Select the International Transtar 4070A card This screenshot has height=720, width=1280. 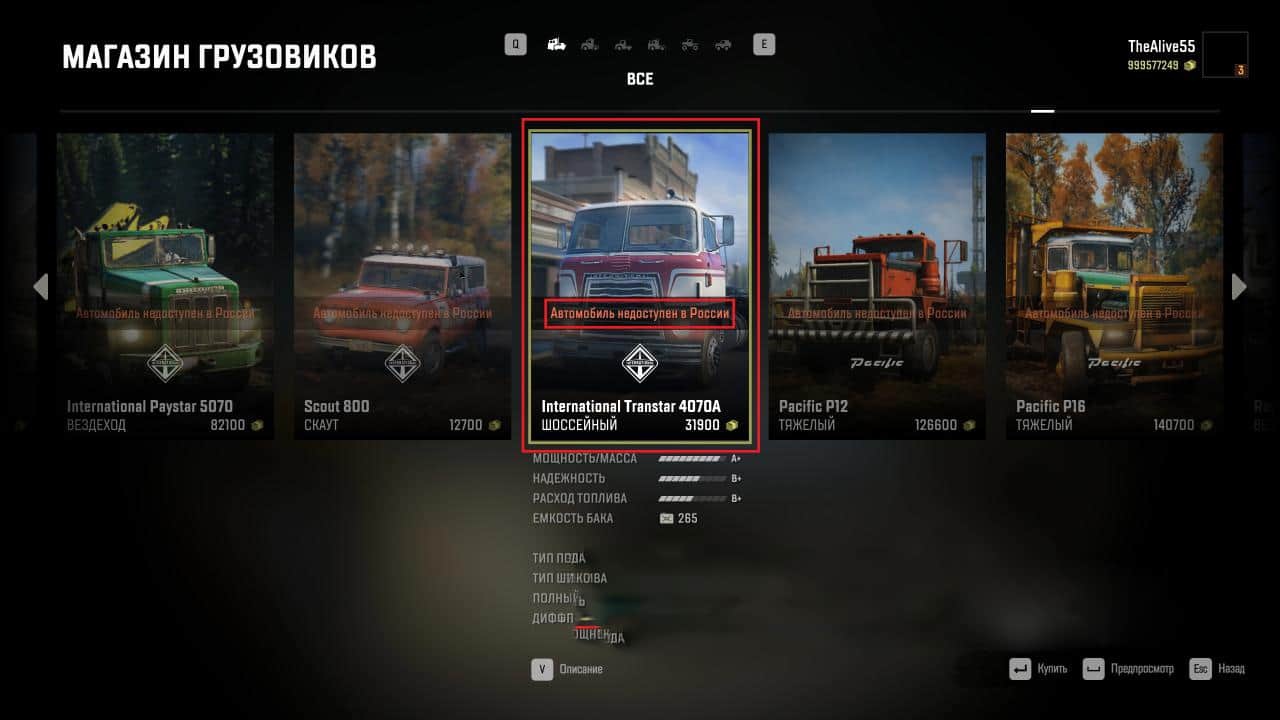point(640,285)
